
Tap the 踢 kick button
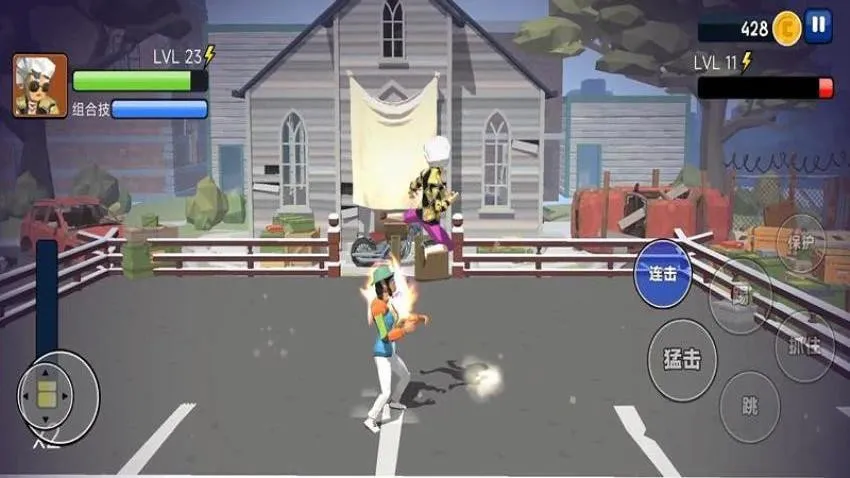[741, 295]
